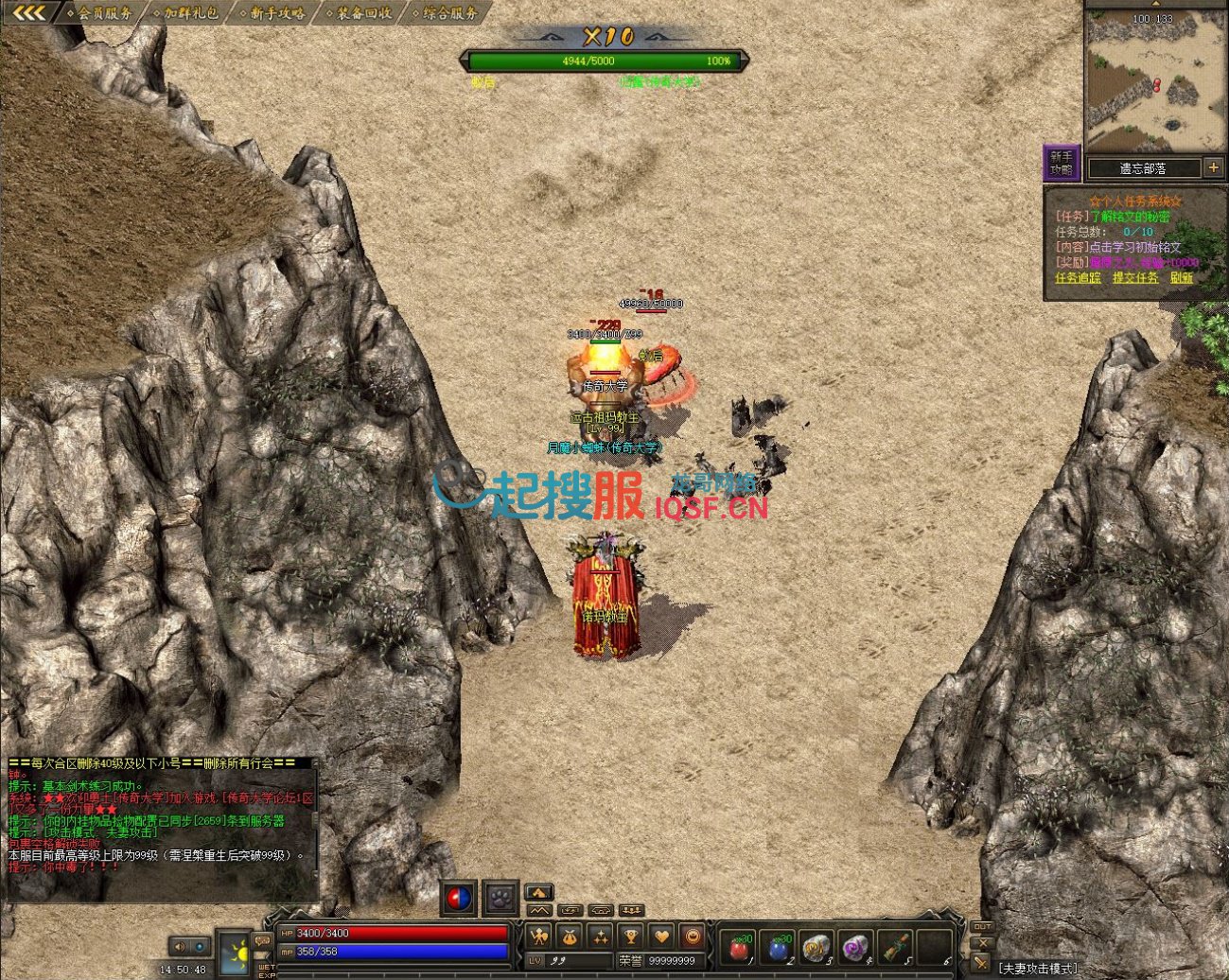Toggle the red and blue orb button
The height and width of the screenshot is (980, 1229).
point(458,898)
